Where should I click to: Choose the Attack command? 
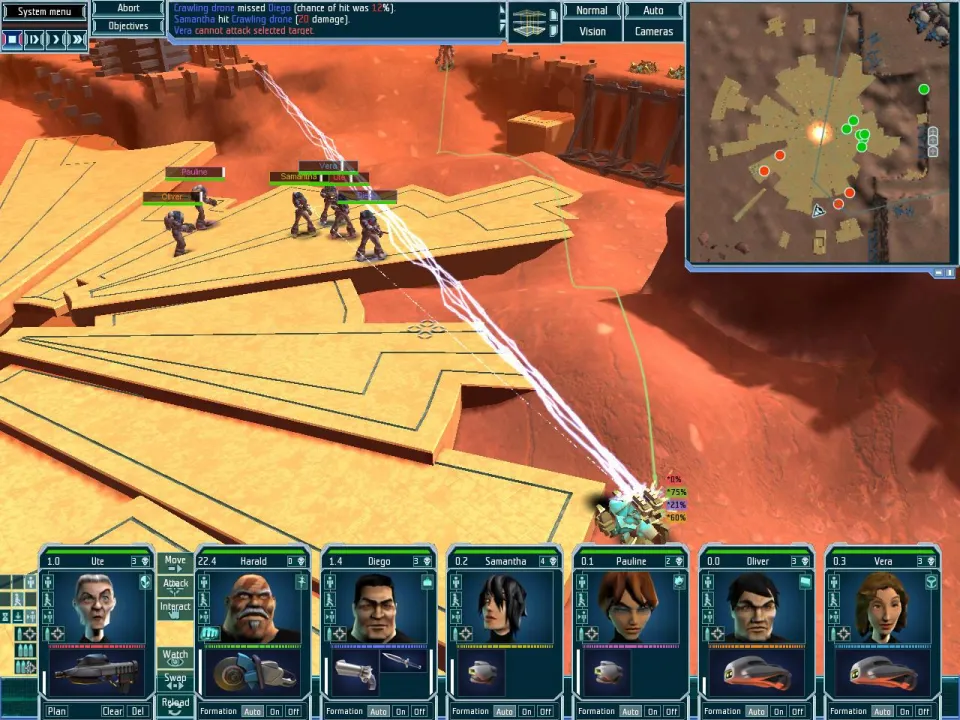pyautogui.click(x=175, y=584)
